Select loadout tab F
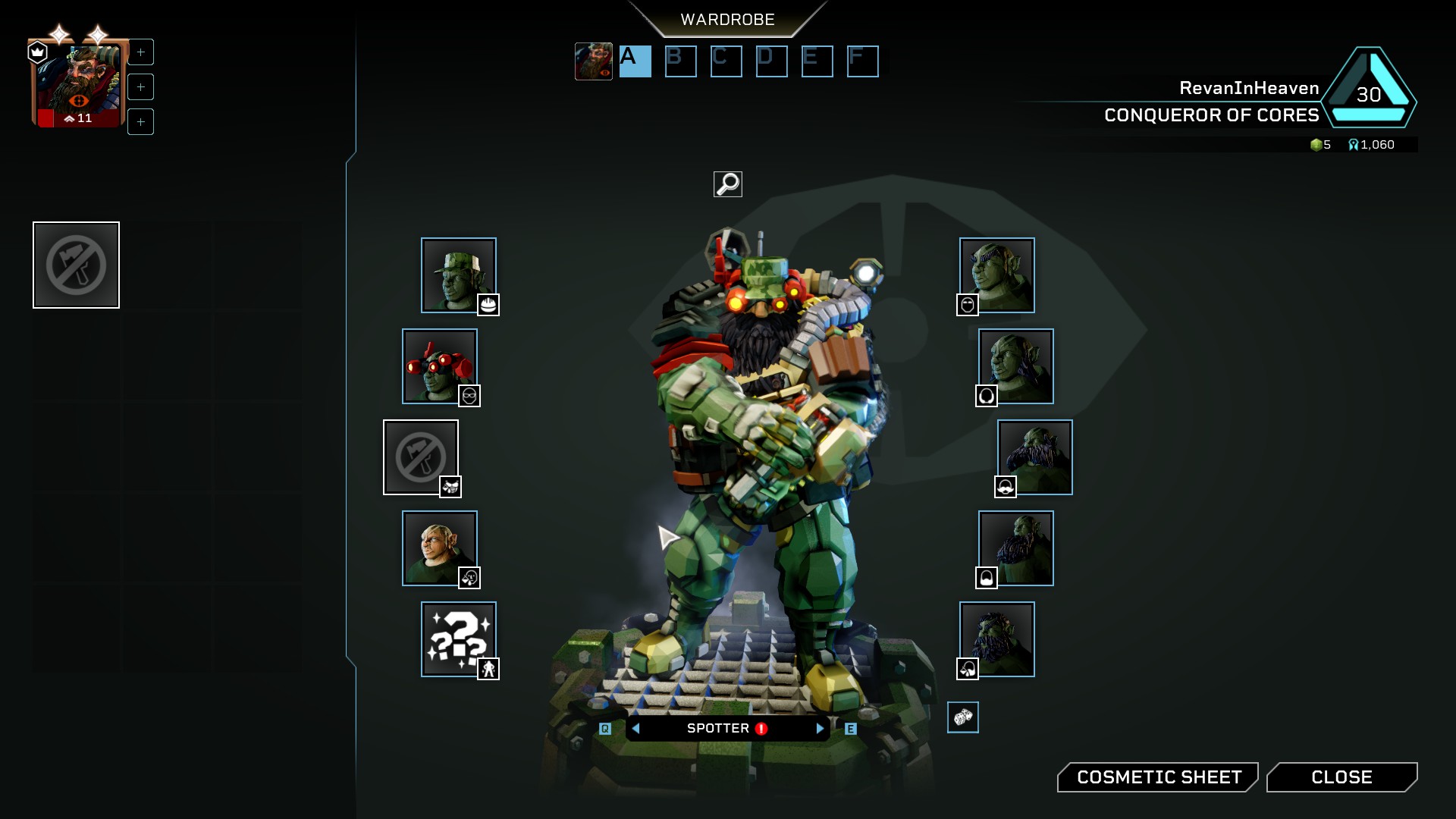The width and height of the screenshot is (1456, 819). tap(862, 61)
